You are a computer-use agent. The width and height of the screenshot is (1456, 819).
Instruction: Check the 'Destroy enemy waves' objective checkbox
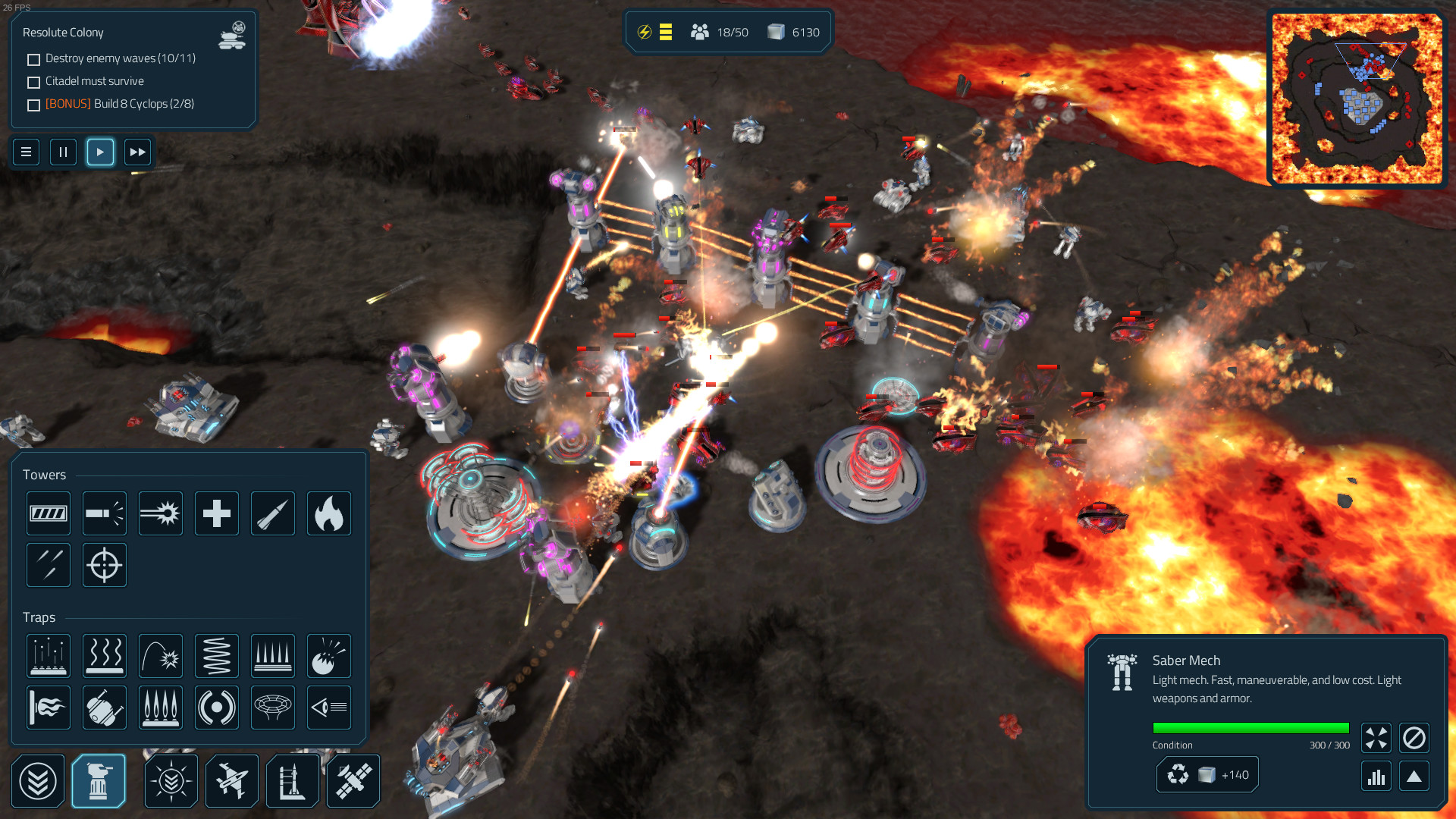pos(33,58)
